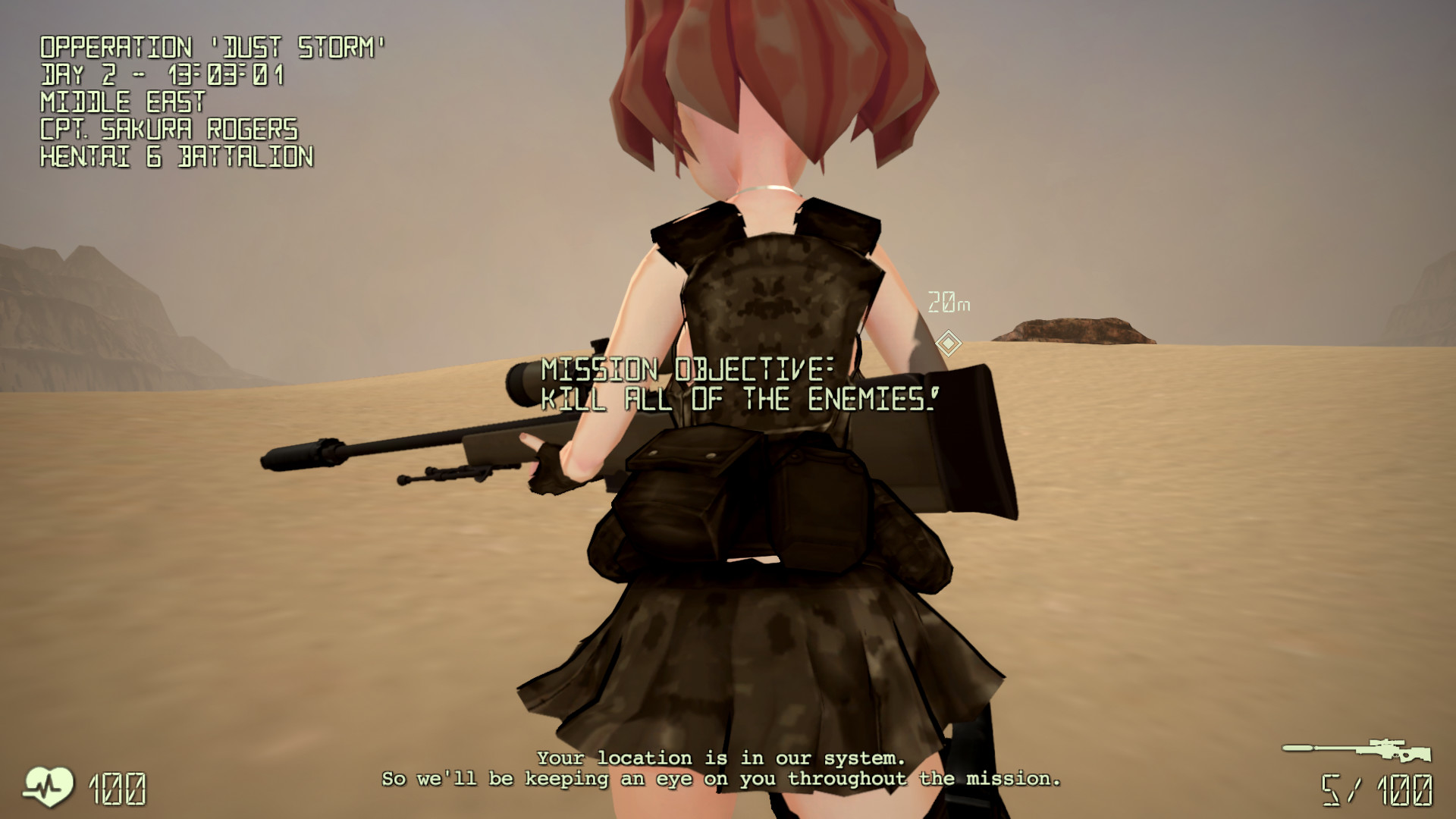
Task: Expand the HENTAI 6 BATTALION entry
Action: click(x=176, y=157)
